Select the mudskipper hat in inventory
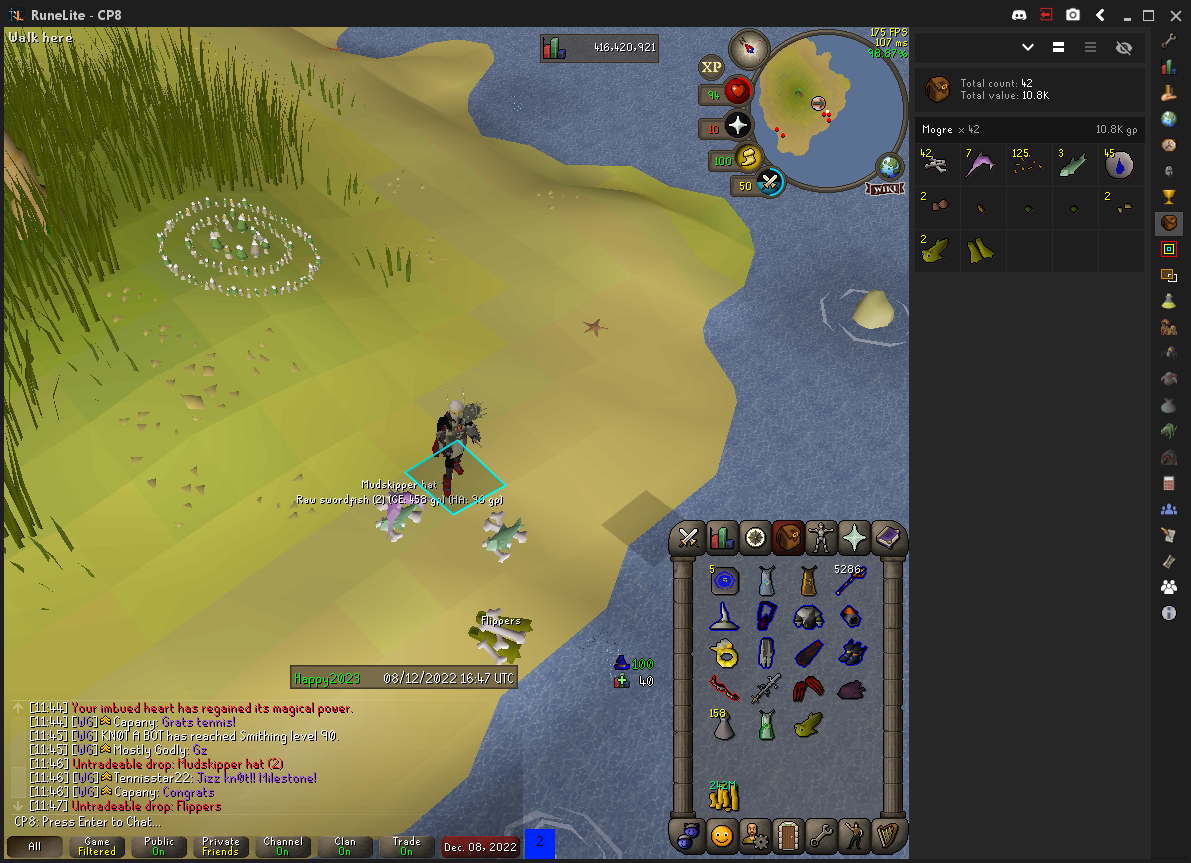Viewport: 1191px width, 863px height. tap(810, 724)
